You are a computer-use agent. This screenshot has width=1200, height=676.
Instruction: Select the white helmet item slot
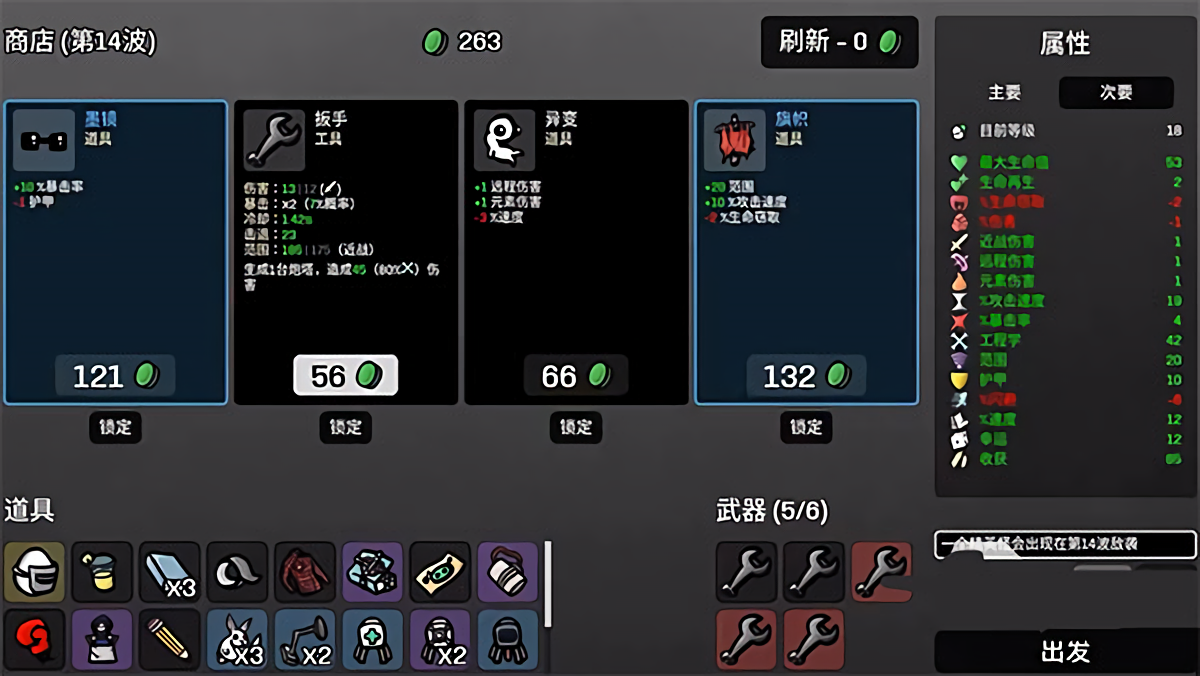click(34, 572)
